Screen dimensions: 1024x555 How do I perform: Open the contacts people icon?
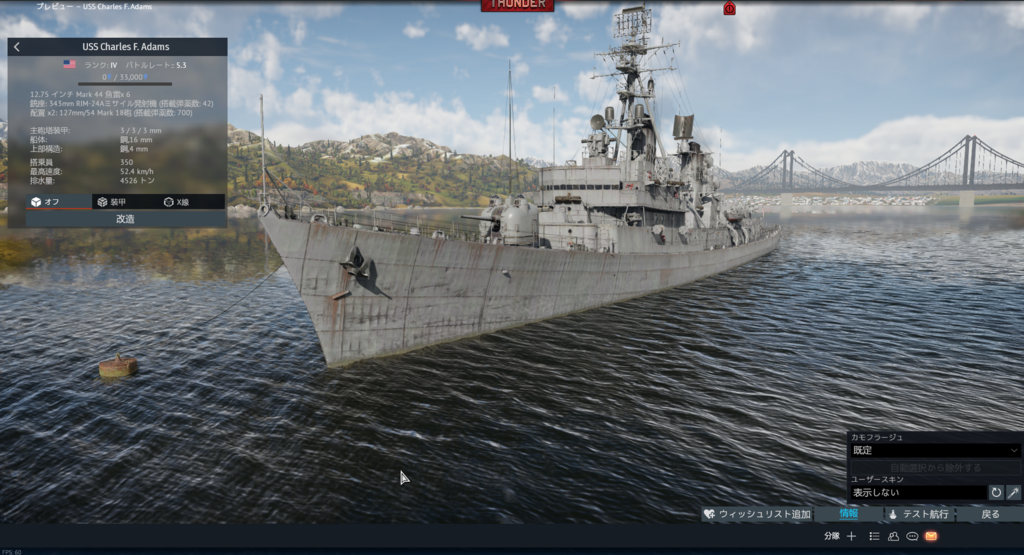click(893, 536)
